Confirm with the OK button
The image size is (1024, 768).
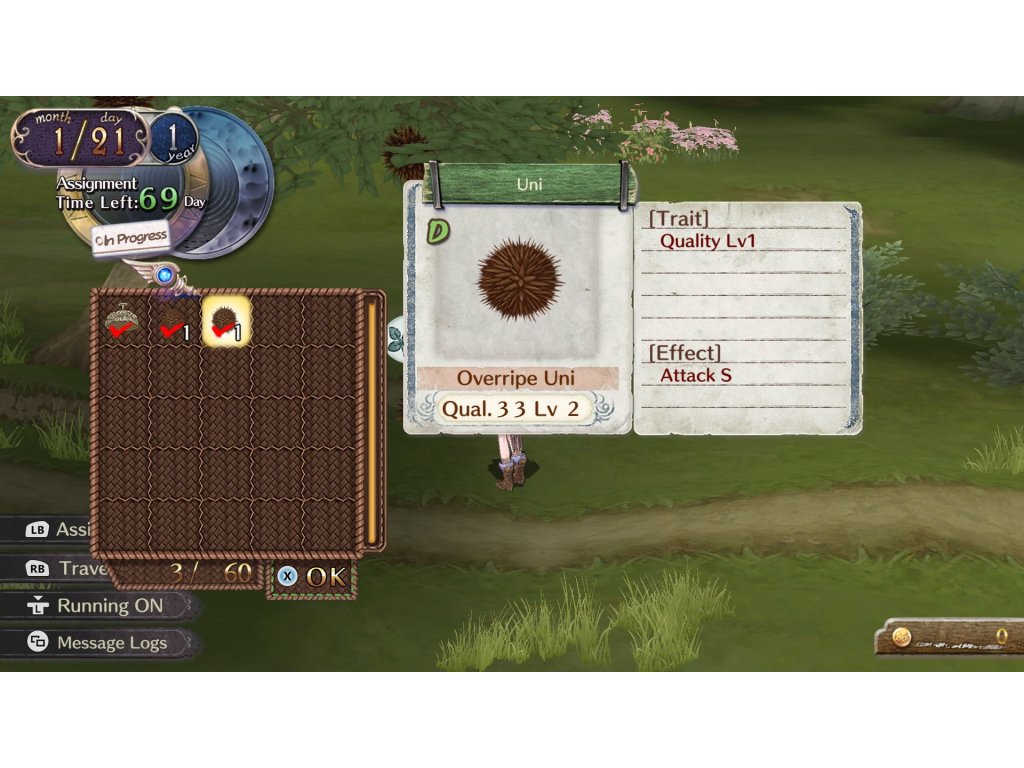[312, 577]
